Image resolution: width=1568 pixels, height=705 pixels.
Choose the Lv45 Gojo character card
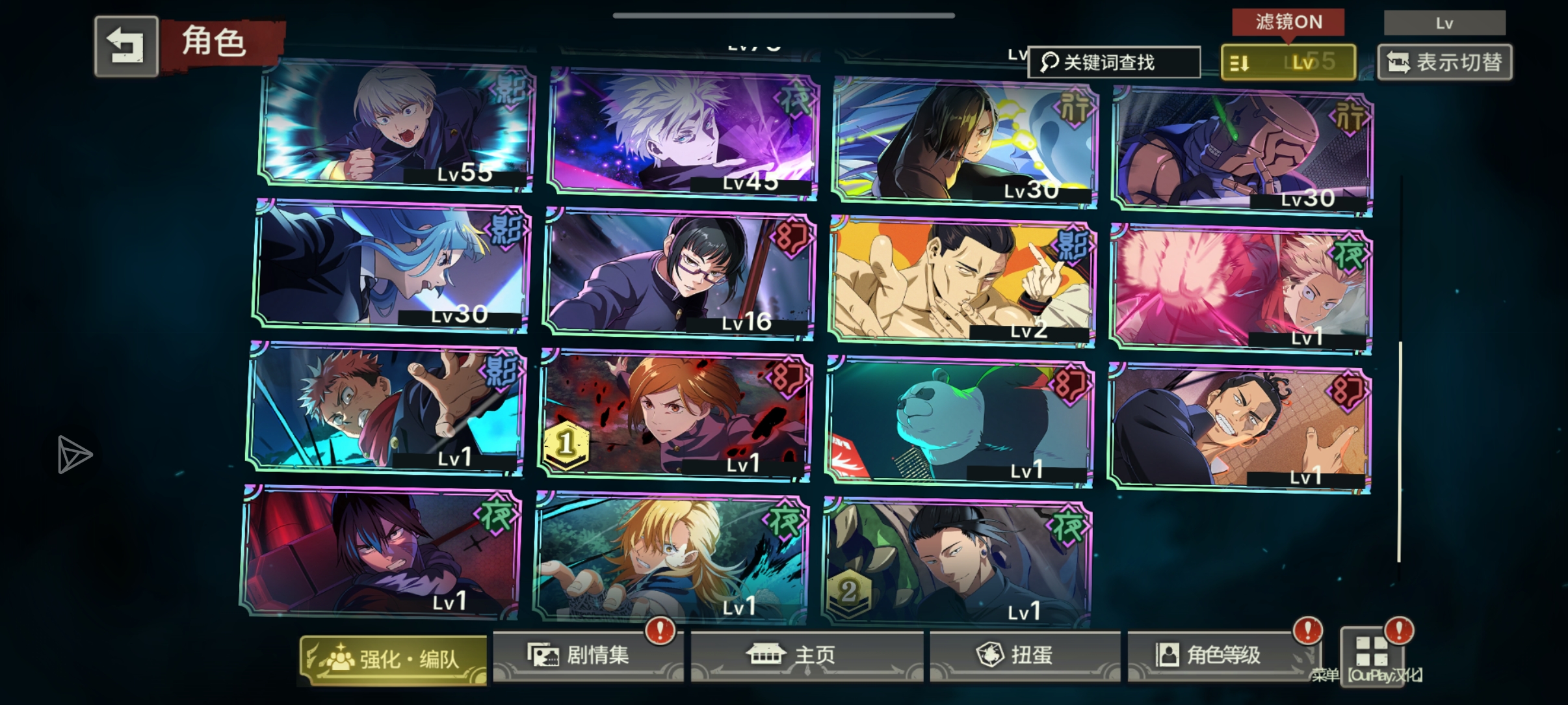pos(683,133)
